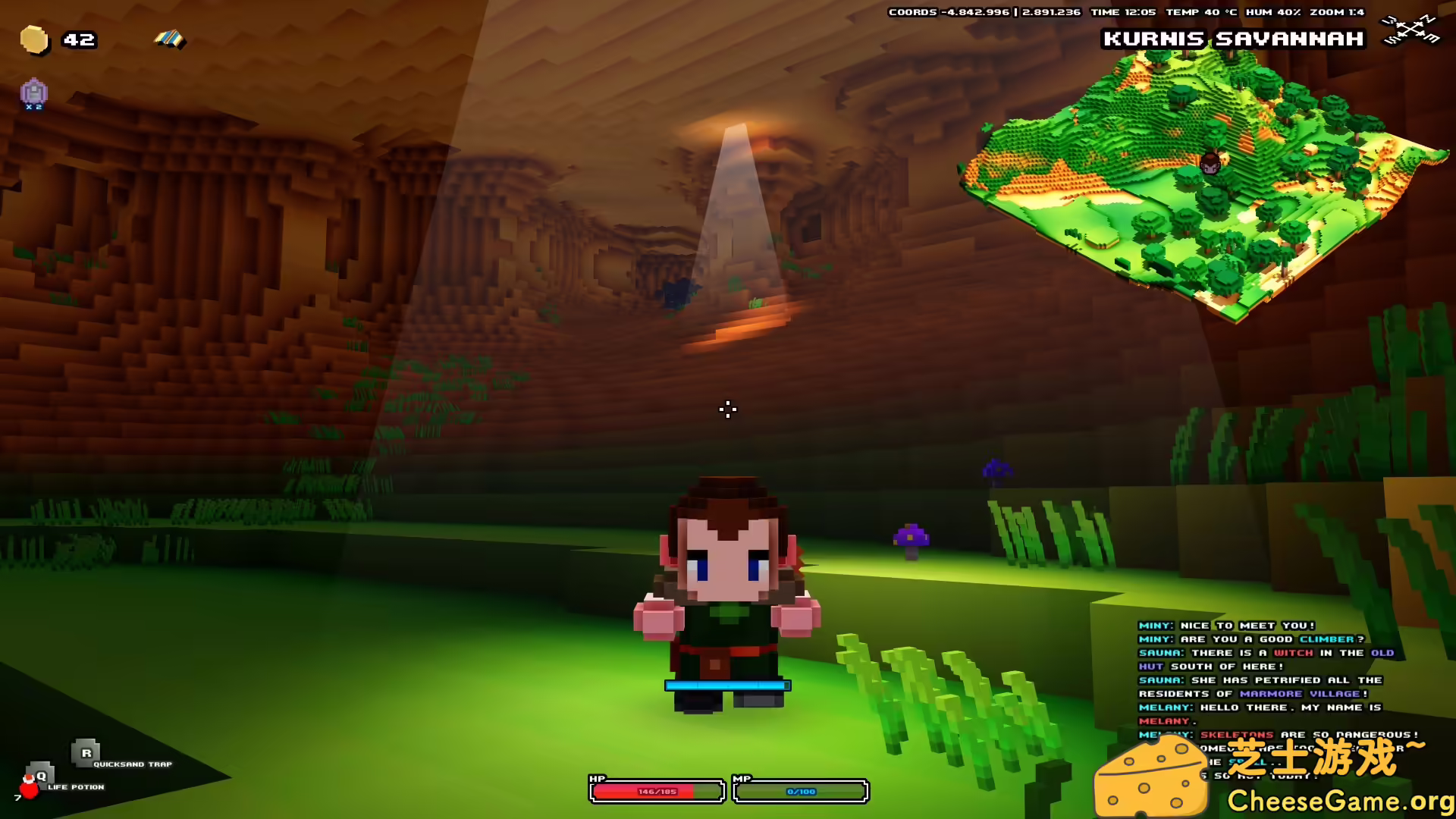Select the R Quicksand Trap quick slot
The image size is (1456, 819).
(x=86, y=755)
